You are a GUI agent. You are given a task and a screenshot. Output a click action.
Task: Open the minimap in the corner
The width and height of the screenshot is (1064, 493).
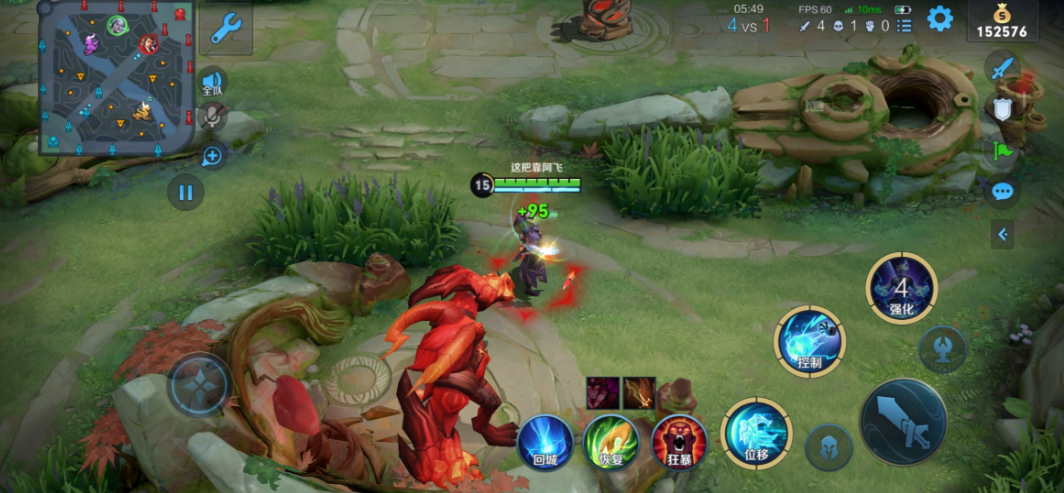coord(115,78)
